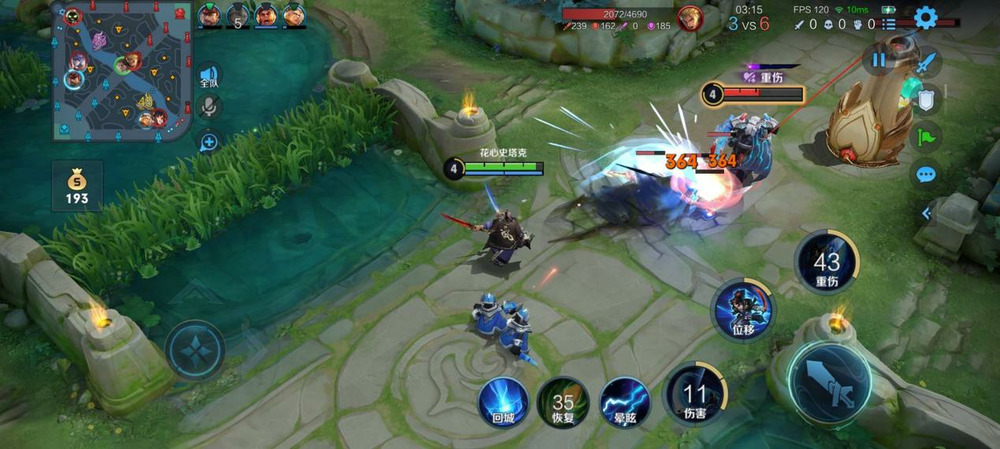Open the scoreboard list icon

click(x=888, y=24)
